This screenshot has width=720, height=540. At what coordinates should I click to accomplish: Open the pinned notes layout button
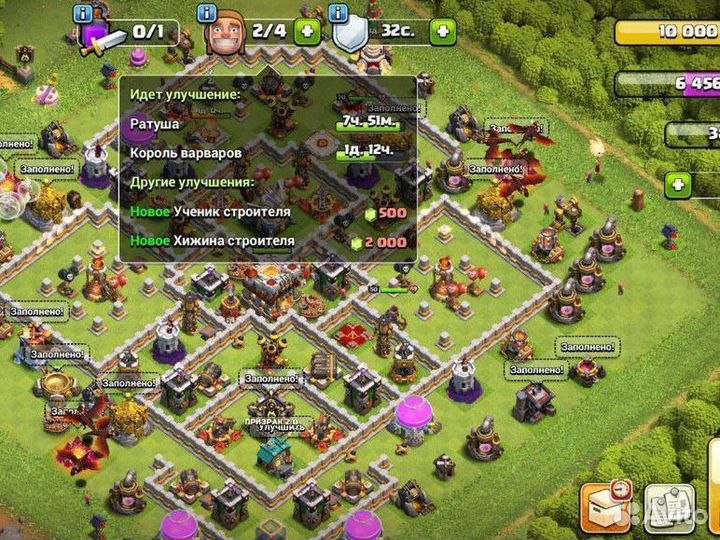(667, 507)
